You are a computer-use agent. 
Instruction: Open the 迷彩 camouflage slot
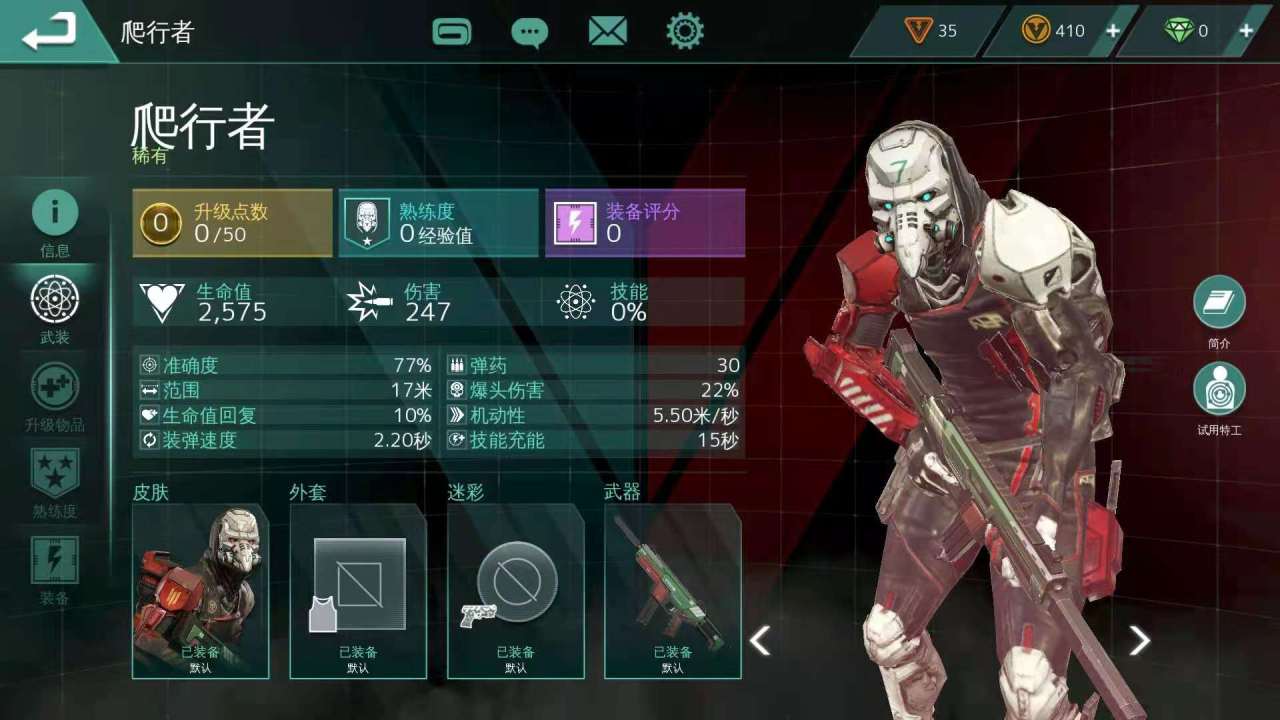(x=515, y=591)
